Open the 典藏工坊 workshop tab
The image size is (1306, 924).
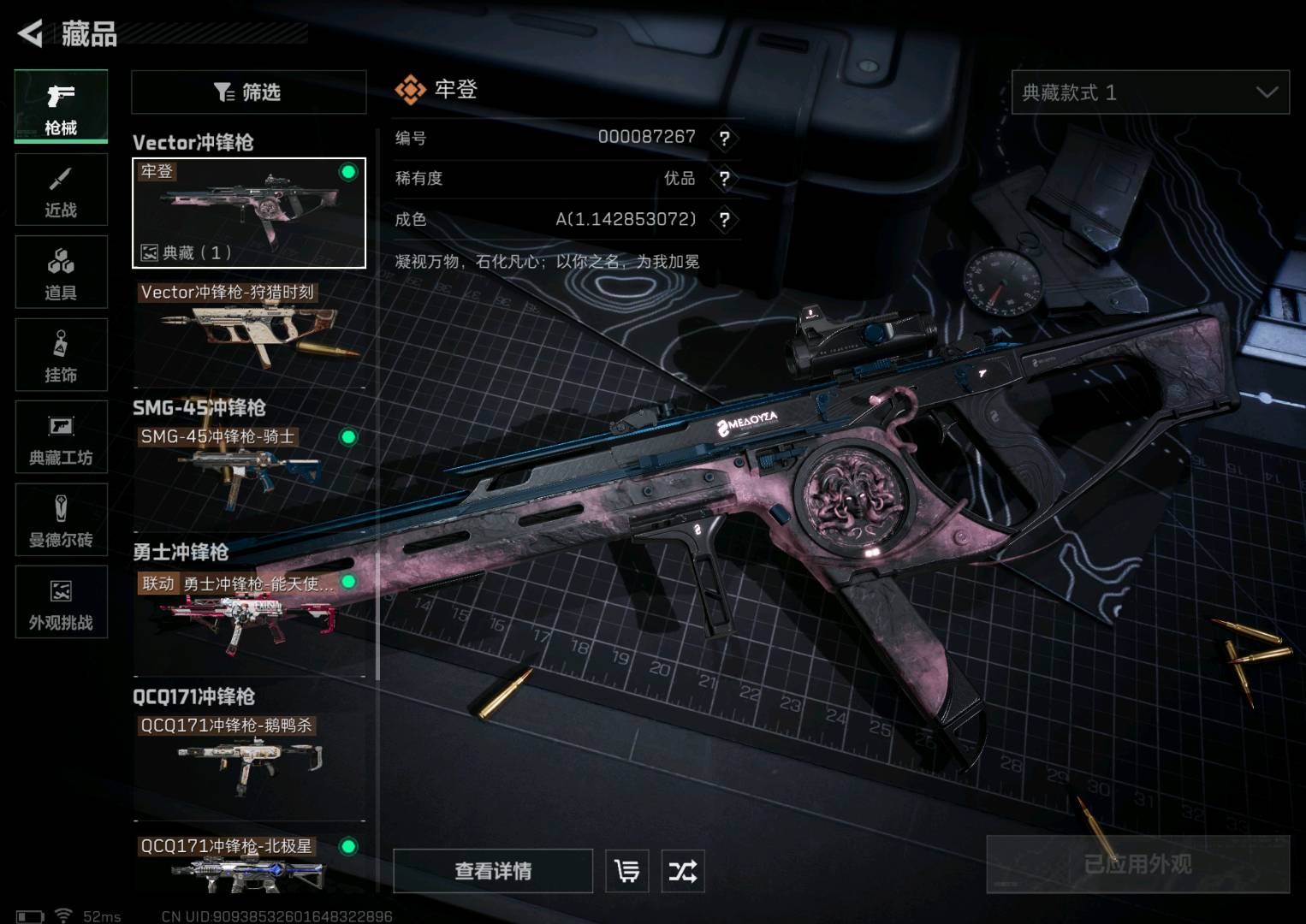(x=61, y=437)
